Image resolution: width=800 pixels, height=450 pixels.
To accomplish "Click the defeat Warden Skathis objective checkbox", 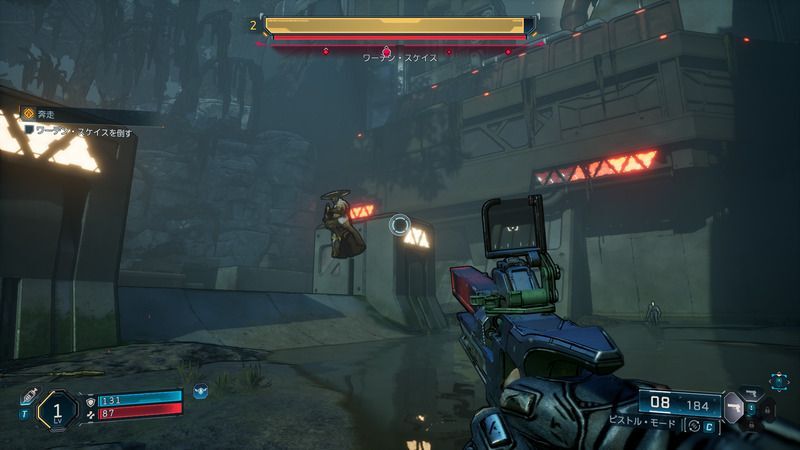I will point(29,130).
